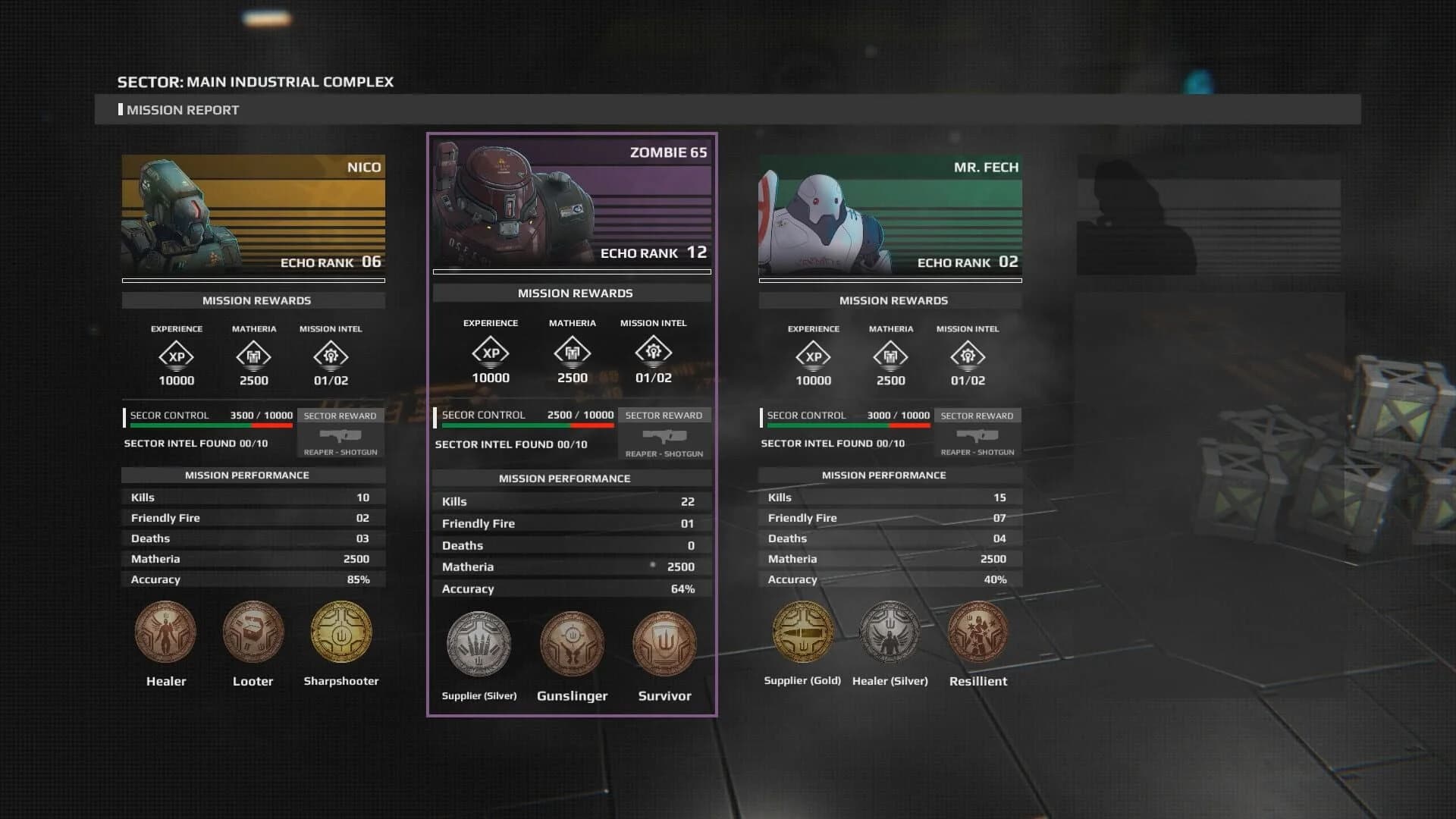
Task: Click the Mission Rewards banner on Mr. Fech's card
Action: pyautogui.click(x=890, y=300)
